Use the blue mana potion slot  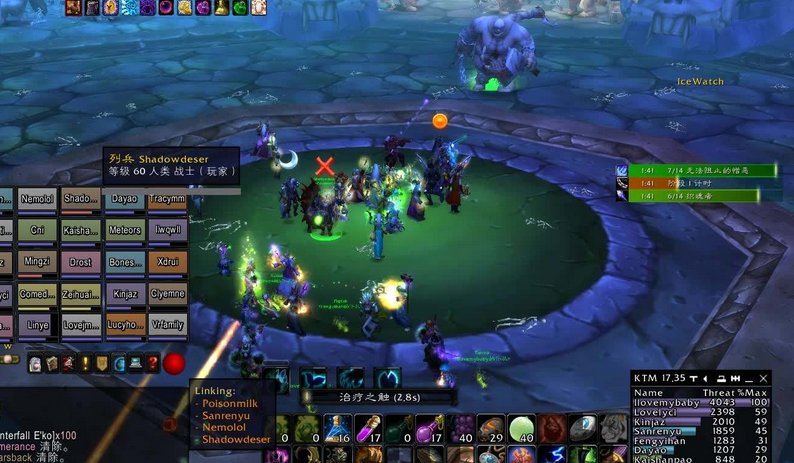click(x=337, y=429)
